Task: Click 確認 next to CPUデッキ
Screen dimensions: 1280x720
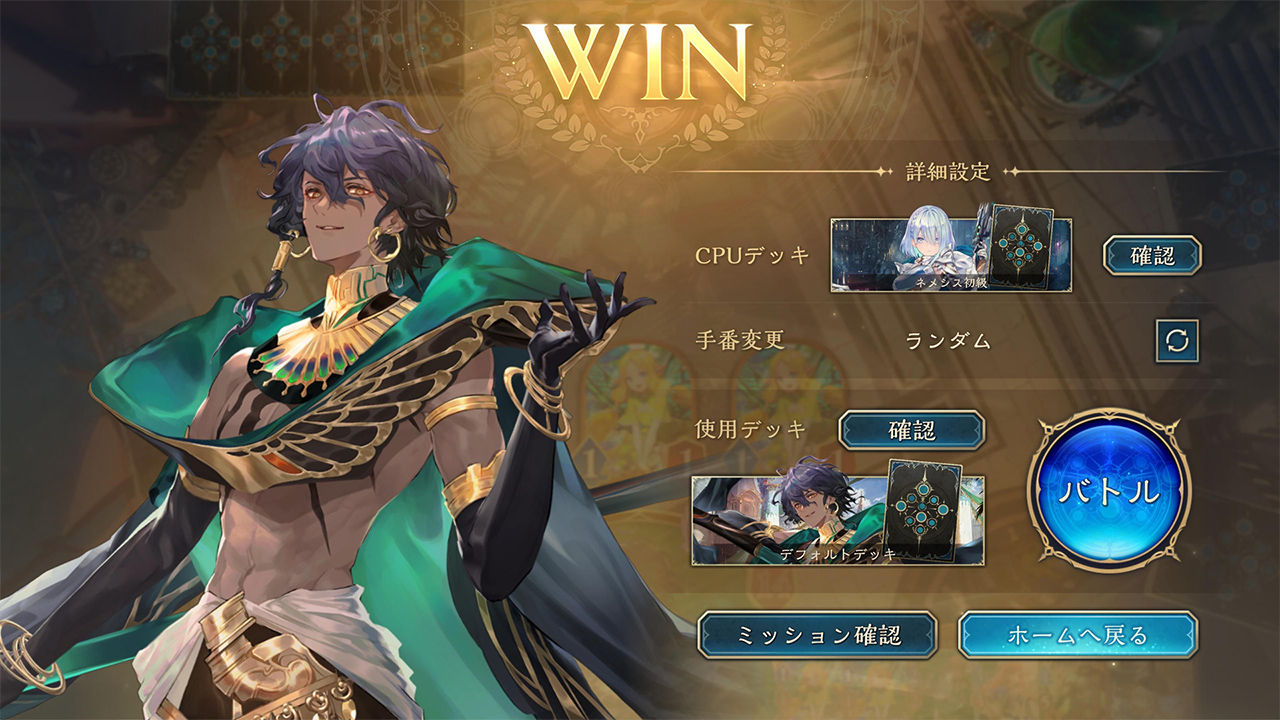Action: [x=1152, y=255]
